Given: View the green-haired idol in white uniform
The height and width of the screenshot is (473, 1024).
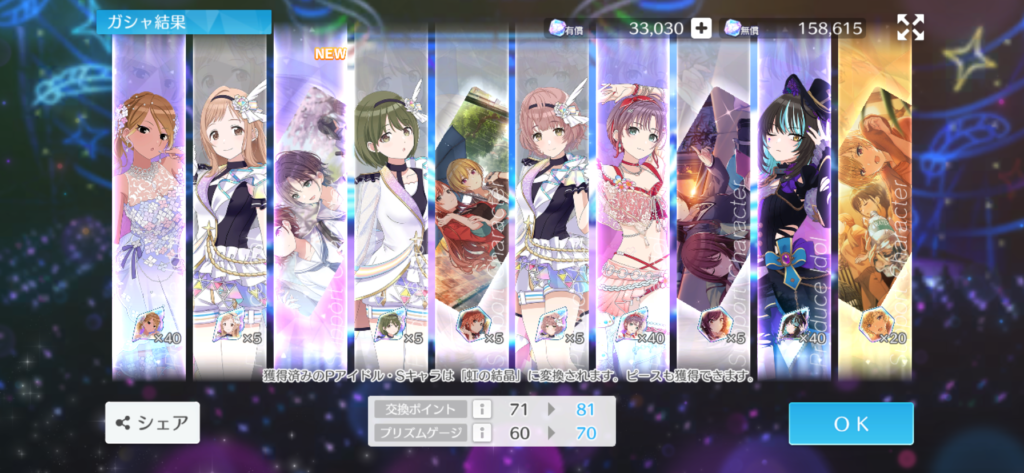Looking at the screenshot, I should [x=391, y=200].
